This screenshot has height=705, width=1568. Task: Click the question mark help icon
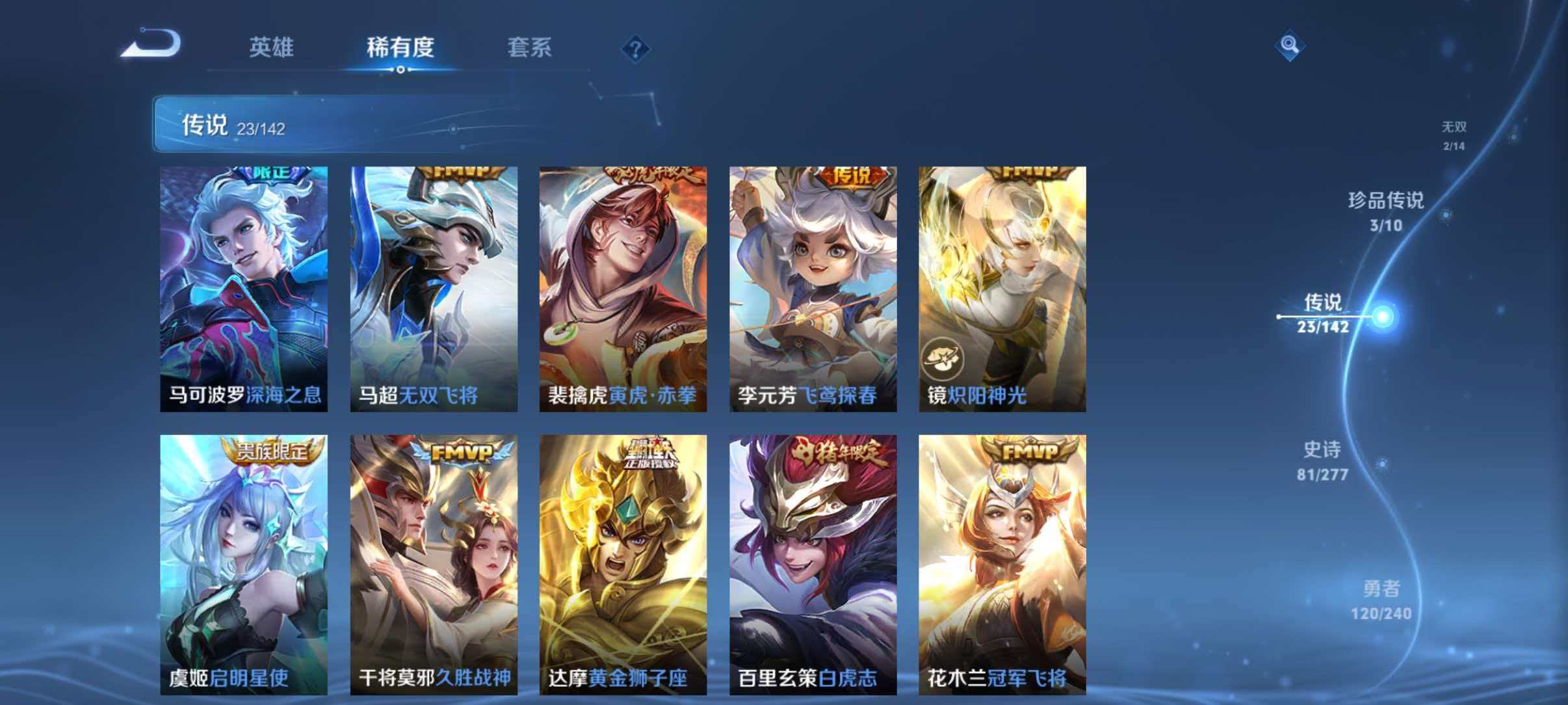tap(635, 48)
